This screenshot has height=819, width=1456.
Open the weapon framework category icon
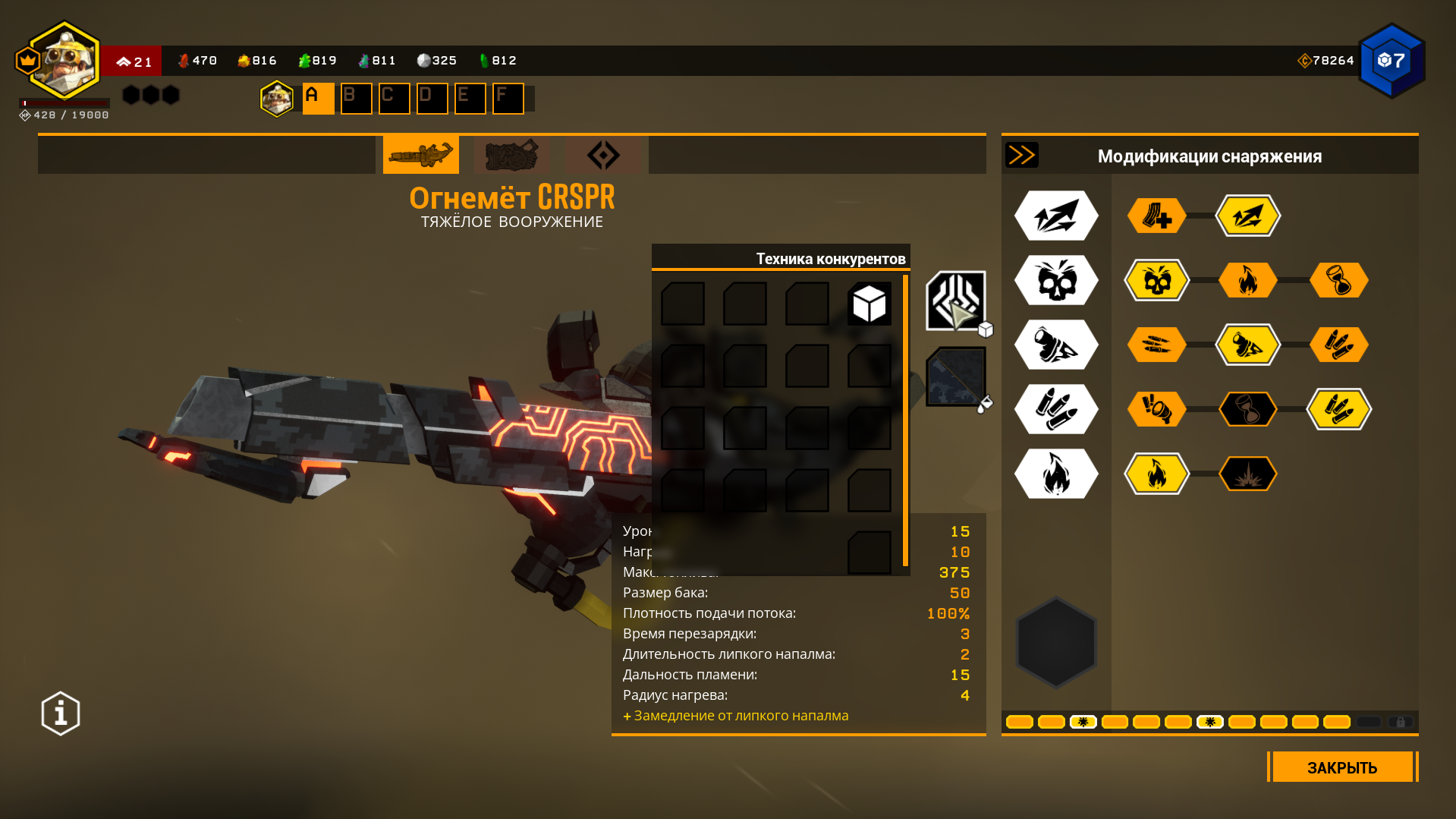[956, 301]
